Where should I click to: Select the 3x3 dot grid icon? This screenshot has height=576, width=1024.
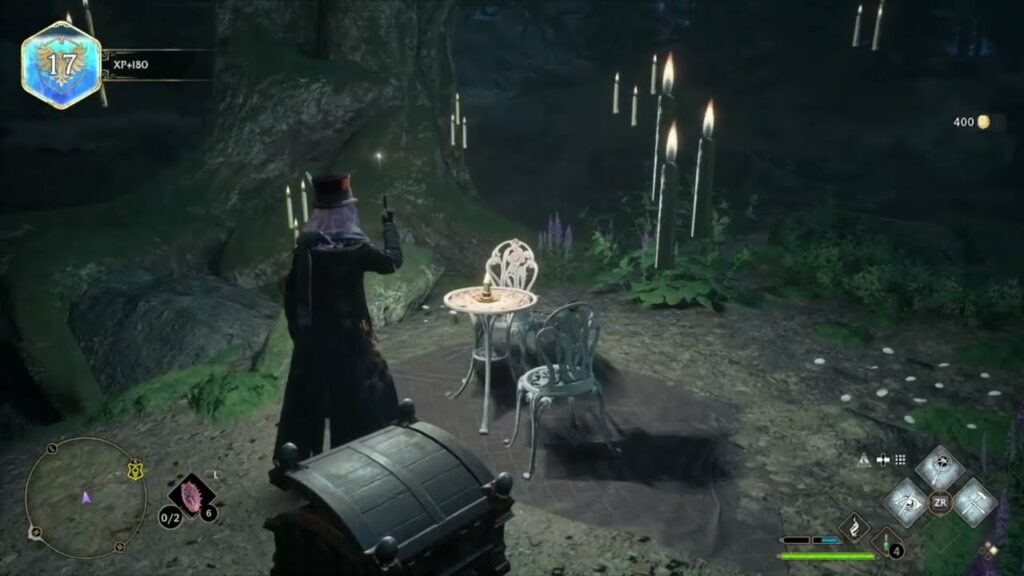pos(900,460)
